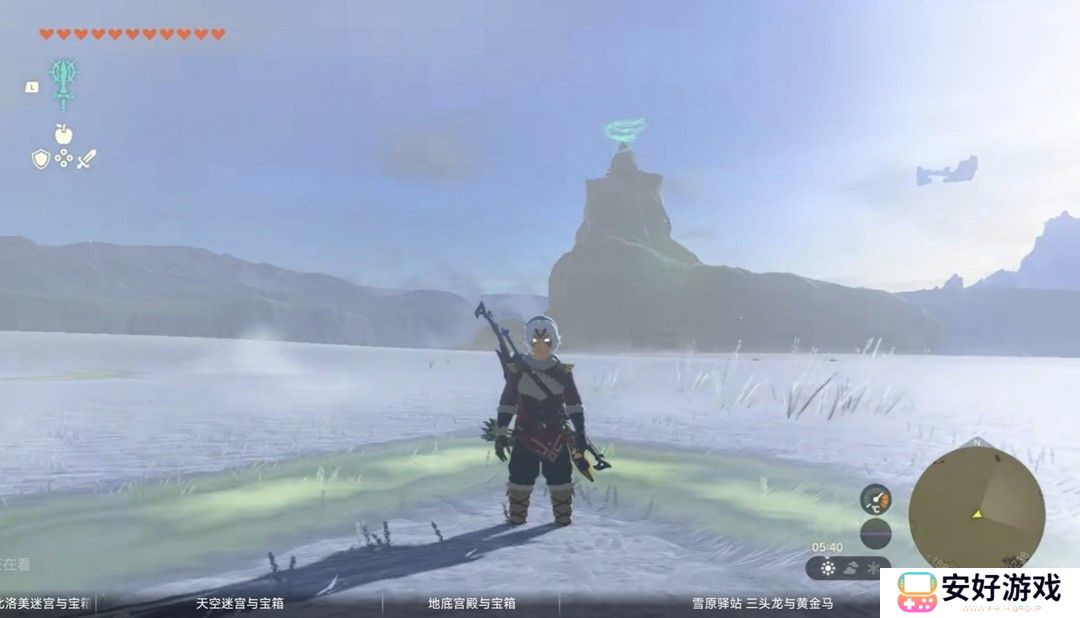
Task: Click the noise sensor circle
Action: click(x=876, y=533)
